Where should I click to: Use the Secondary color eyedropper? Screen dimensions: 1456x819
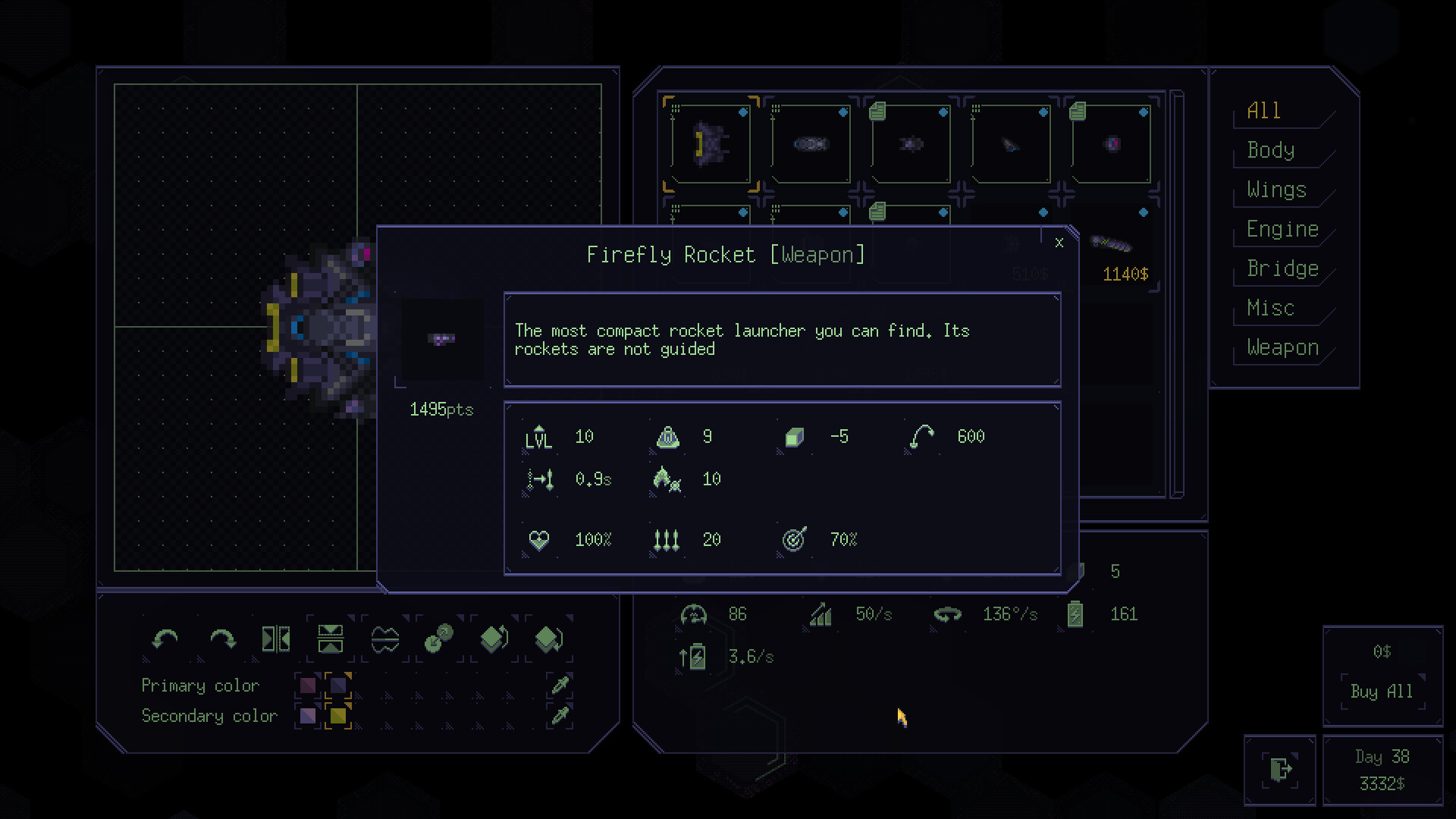(560, 716)
